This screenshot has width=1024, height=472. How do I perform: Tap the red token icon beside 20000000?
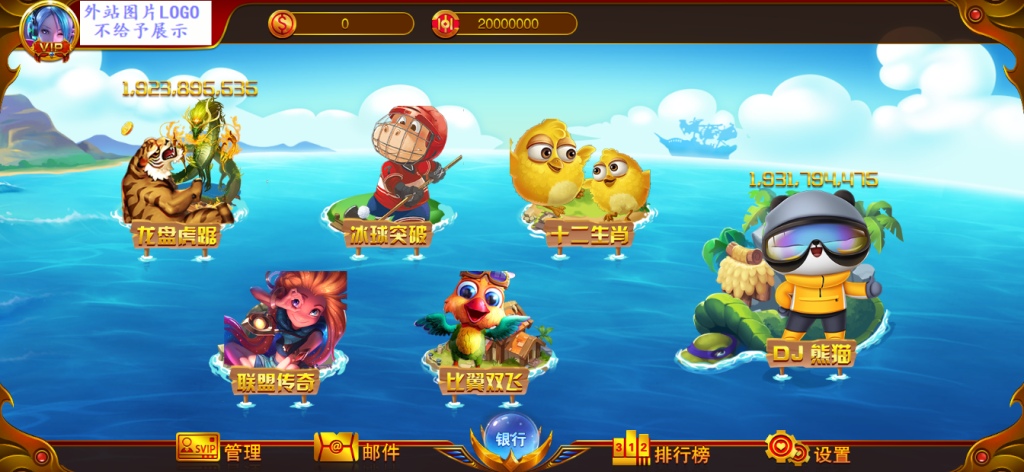(445, 23)
